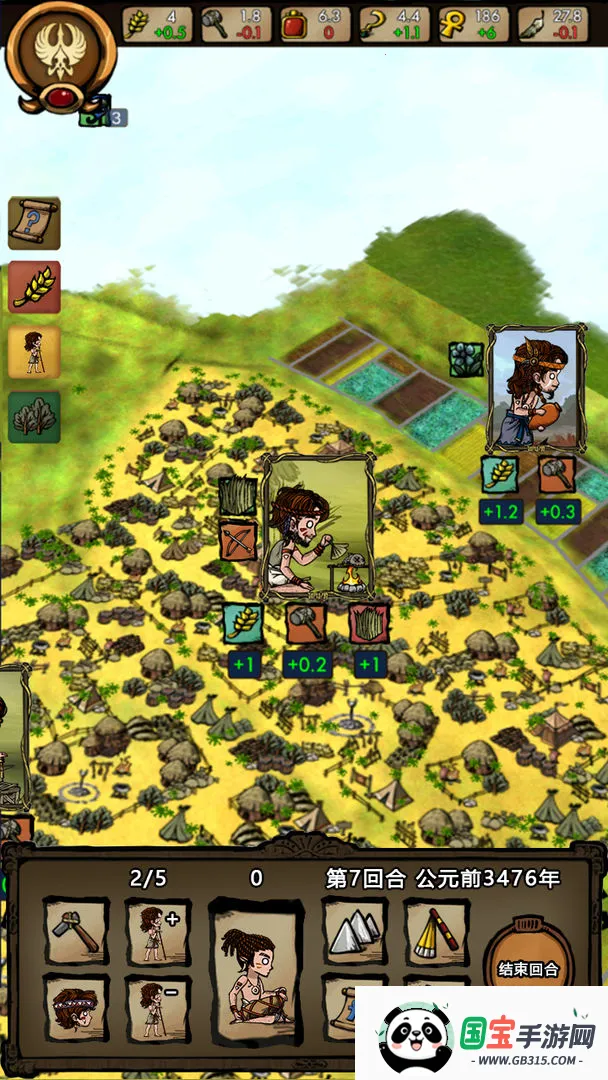This screenshot has height=1080, width=608.
Task: Open the quest scroll with question mark
Action: pos(35,223)
